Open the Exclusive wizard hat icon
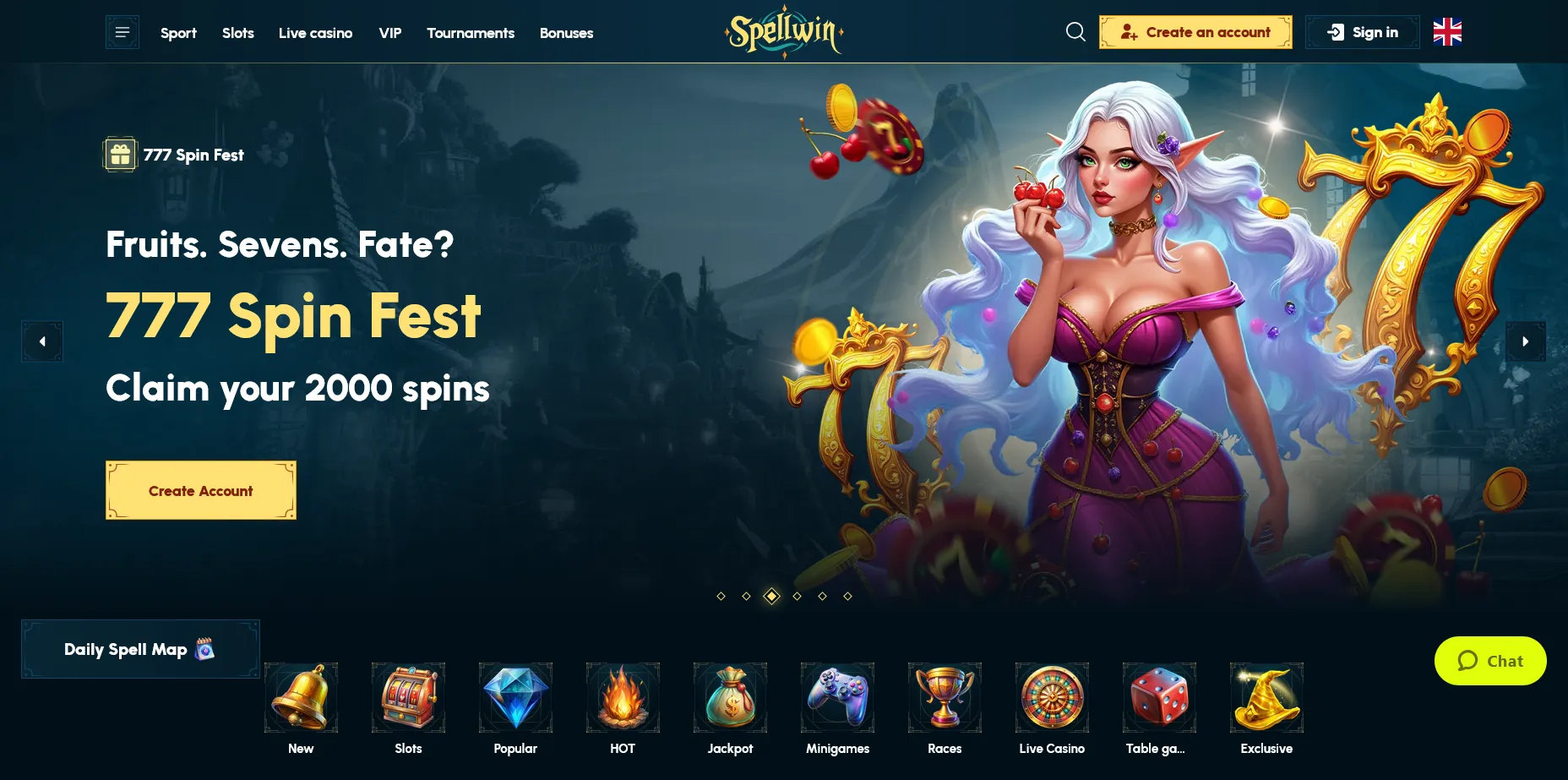This screenshot has width=1568, height=780. [1266, 698]
